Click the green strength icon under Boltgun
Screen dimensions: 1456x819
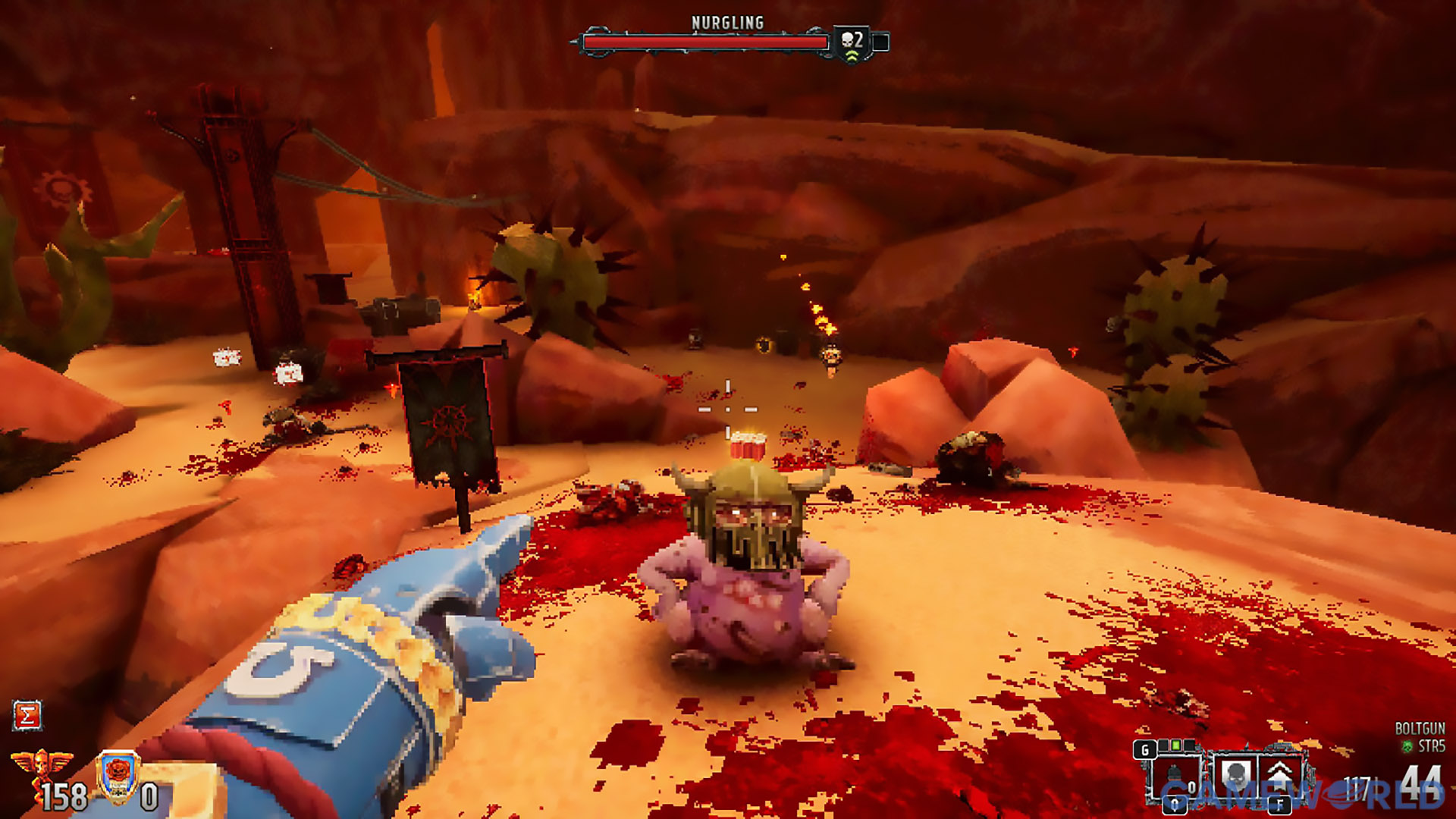[x=1407, y=747]
